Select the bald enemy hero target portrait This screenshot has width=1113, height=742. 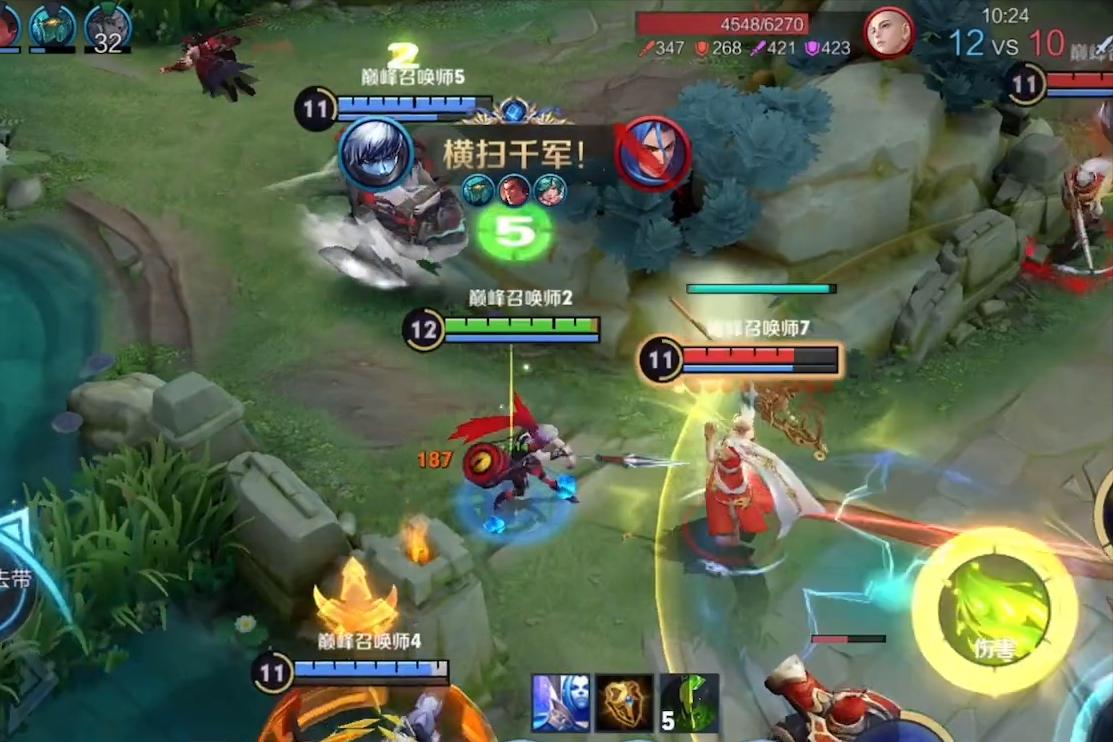point(888,35)
